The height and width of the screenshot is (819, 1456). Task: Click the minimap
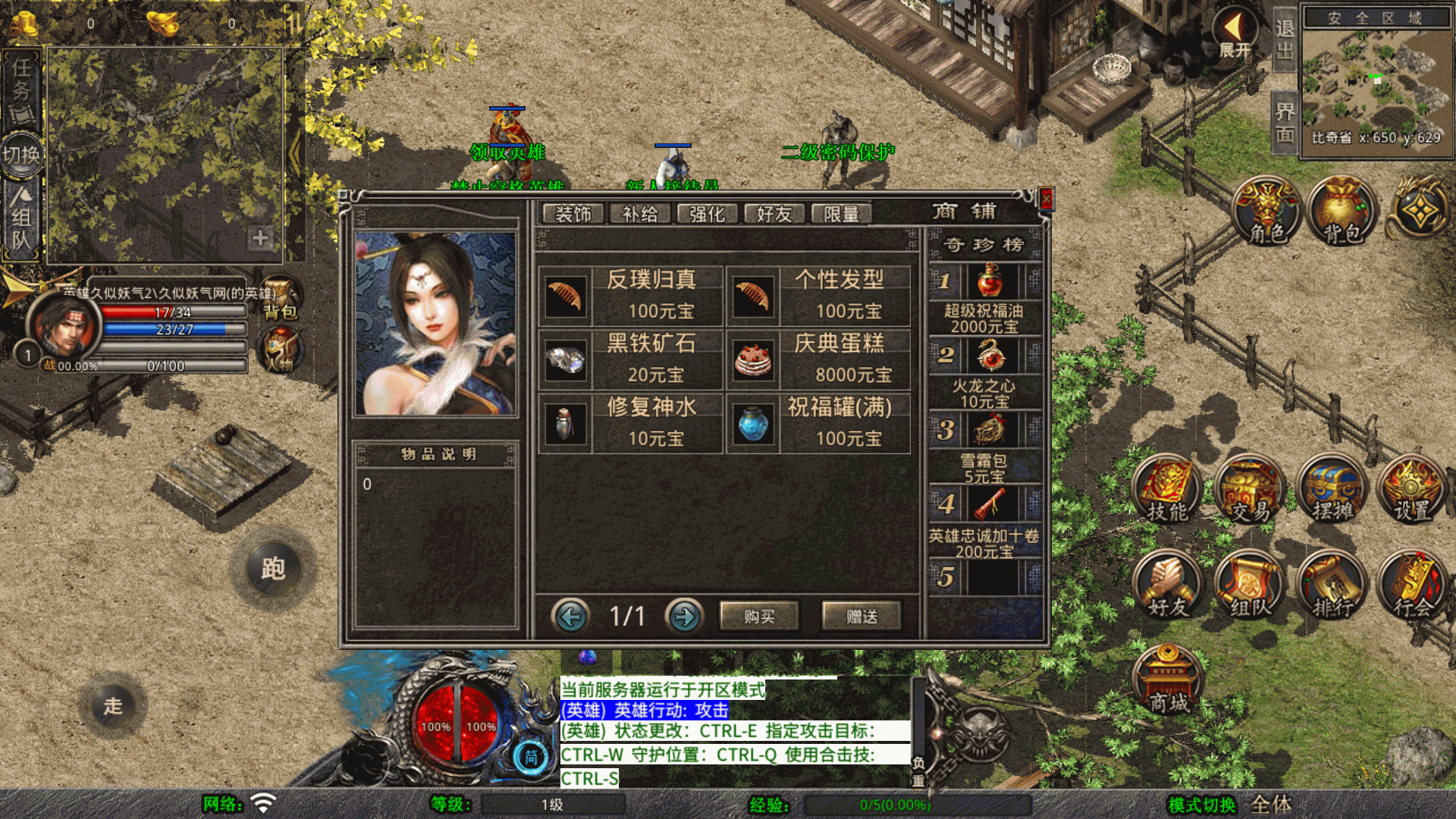pyautogui.click(x=1376, y=83)
